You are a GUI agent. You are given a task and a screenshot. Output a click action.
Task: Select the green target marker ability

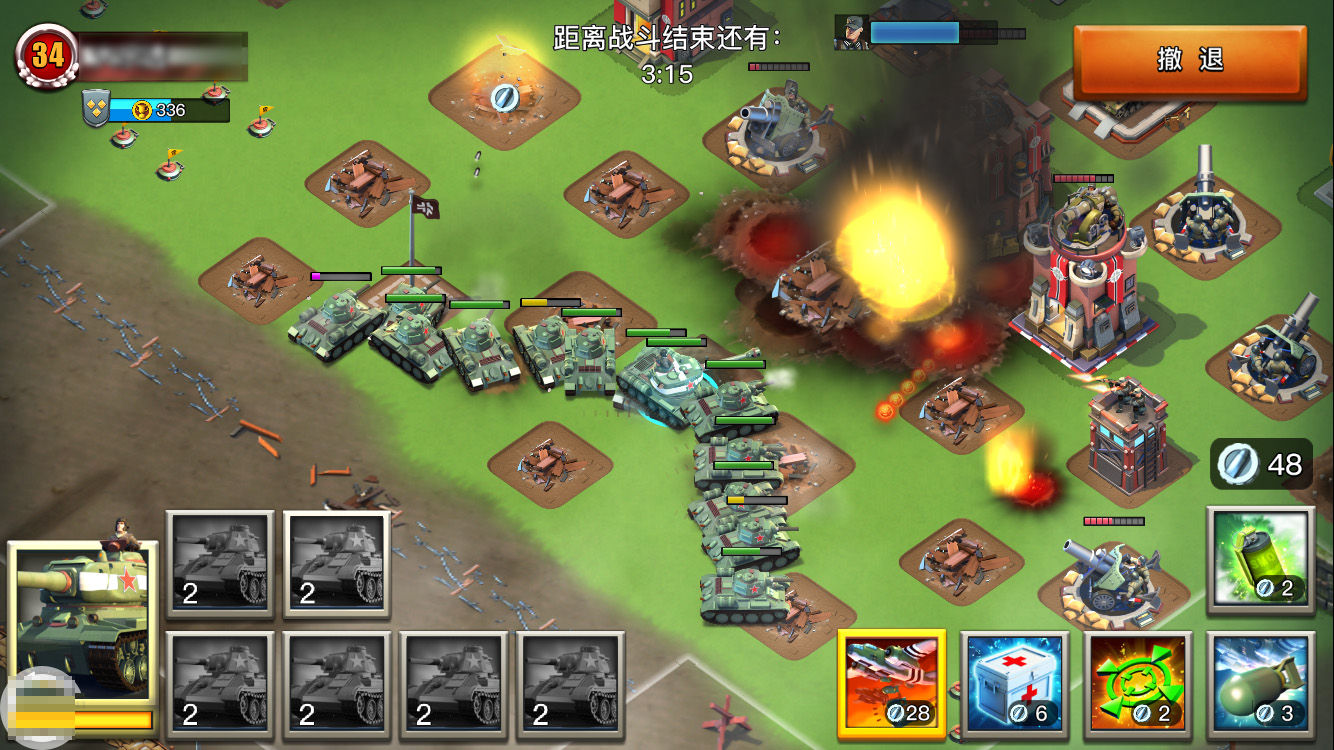pyautogui.click(x=1137, y=684)
